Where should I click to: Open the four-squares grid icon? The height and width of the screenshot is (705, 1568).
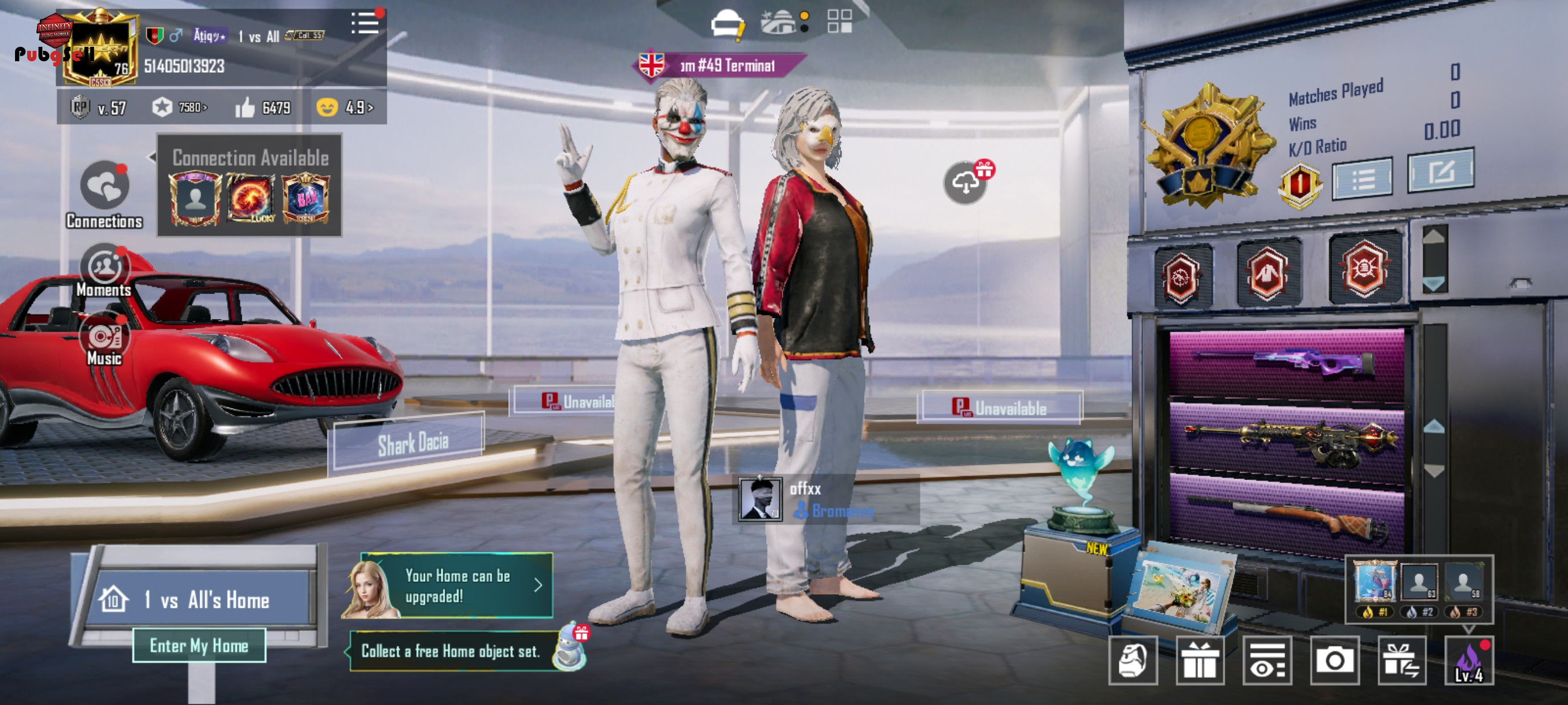pyautogui.click(x=839, y=21)
